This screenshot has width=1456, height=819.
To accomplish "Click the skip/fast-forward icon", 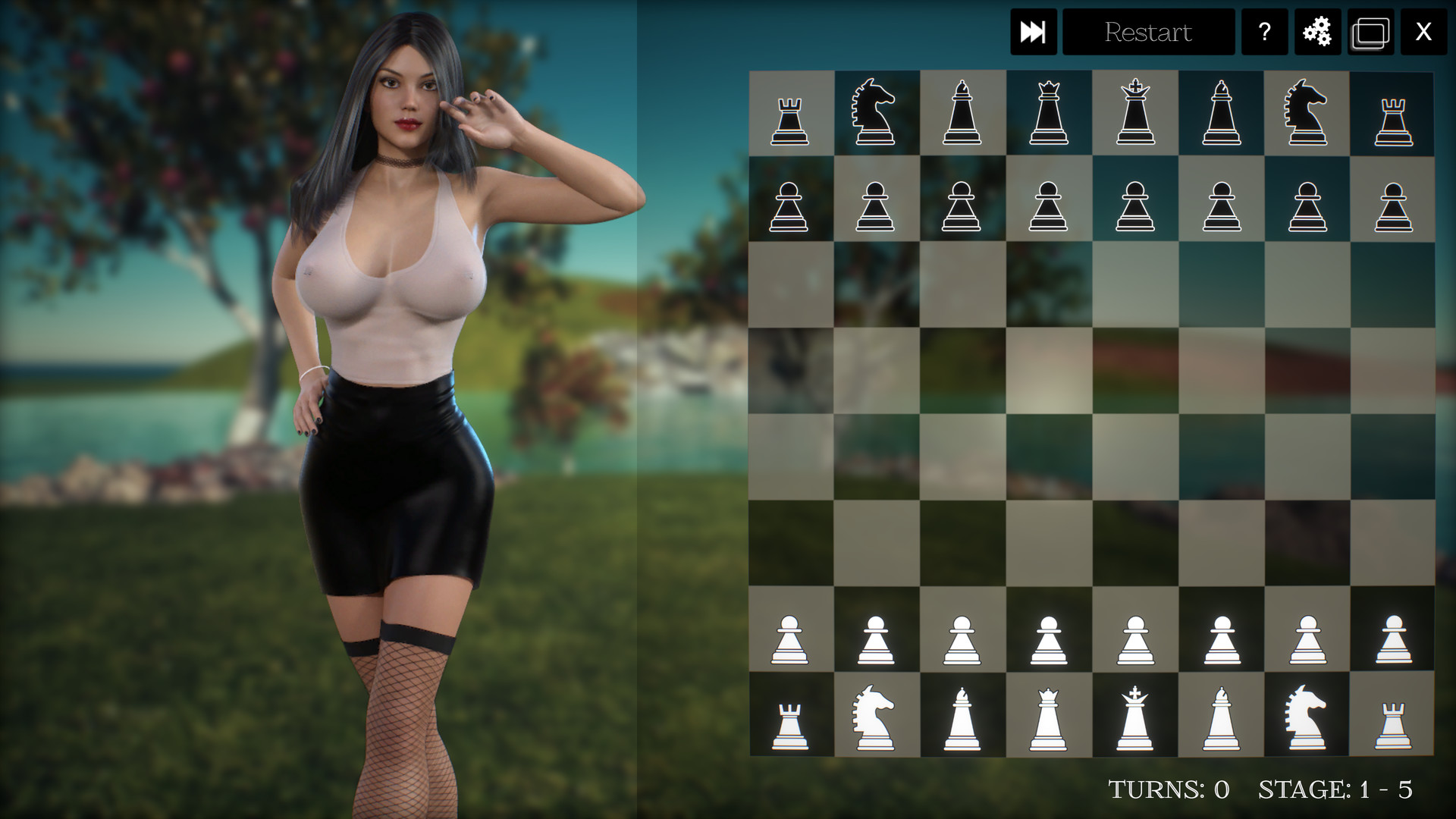I will [1034, 32].
